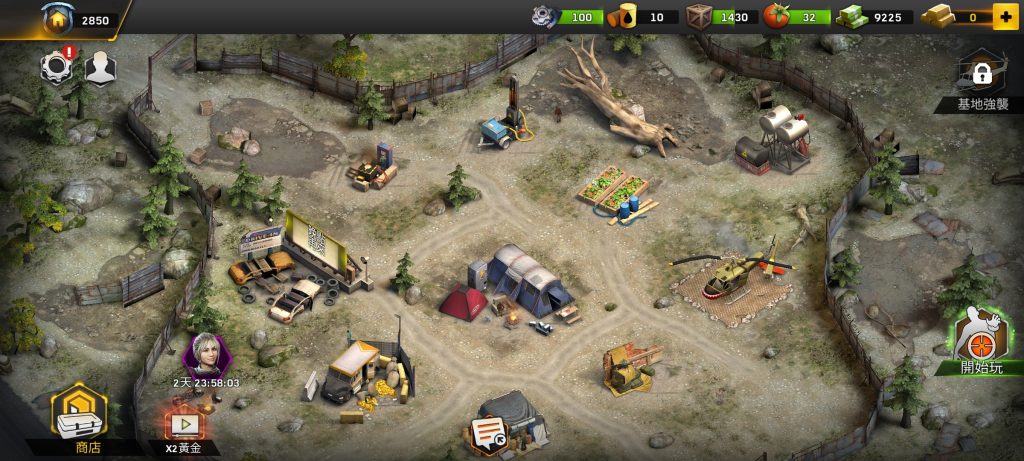Check the gear parts resource icon
This screenshot has height=461, width=1024.
[545, 16]
